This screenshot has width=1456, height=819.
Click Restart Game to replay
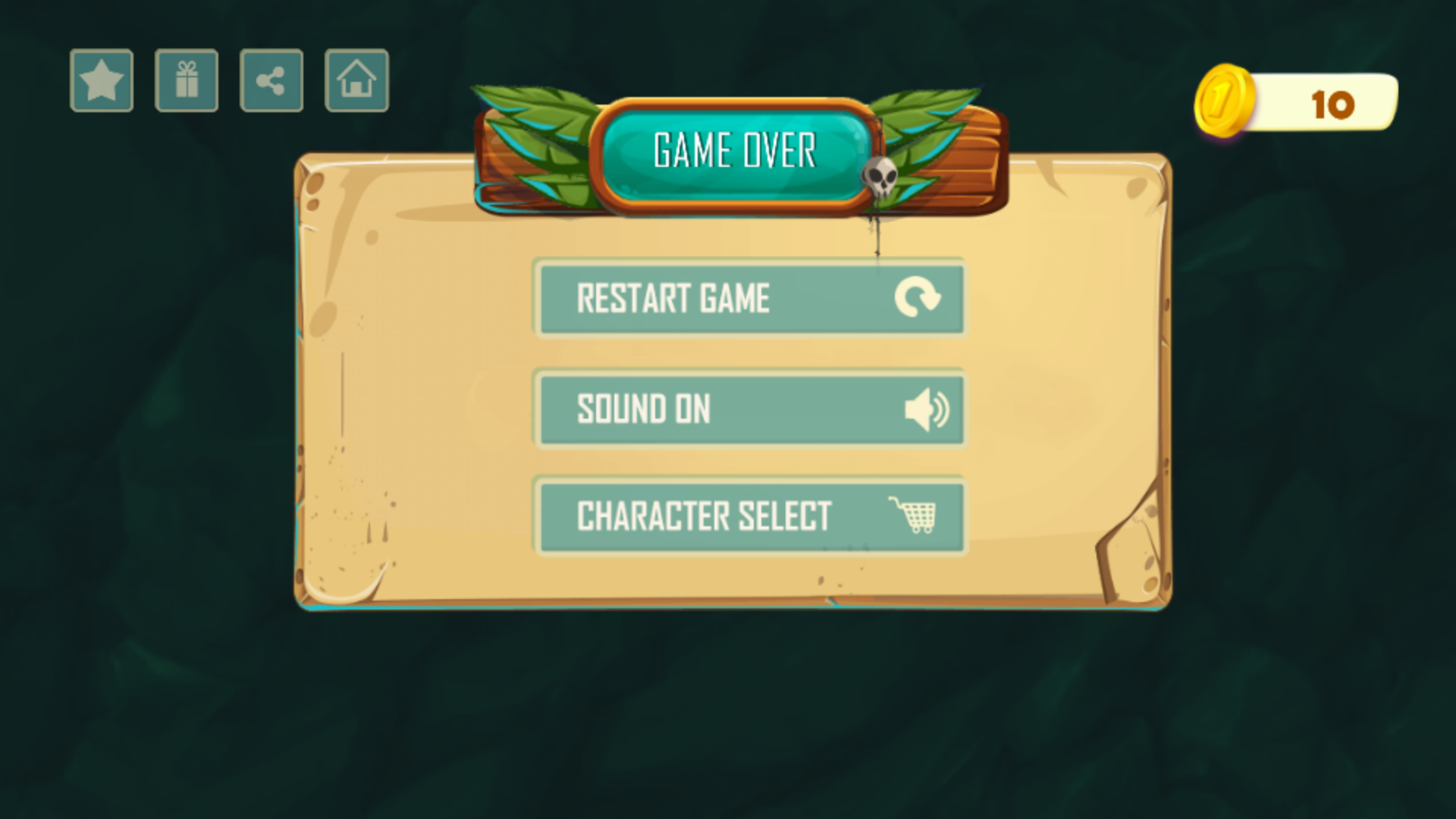pyautogui.click(x=750, y=299)
